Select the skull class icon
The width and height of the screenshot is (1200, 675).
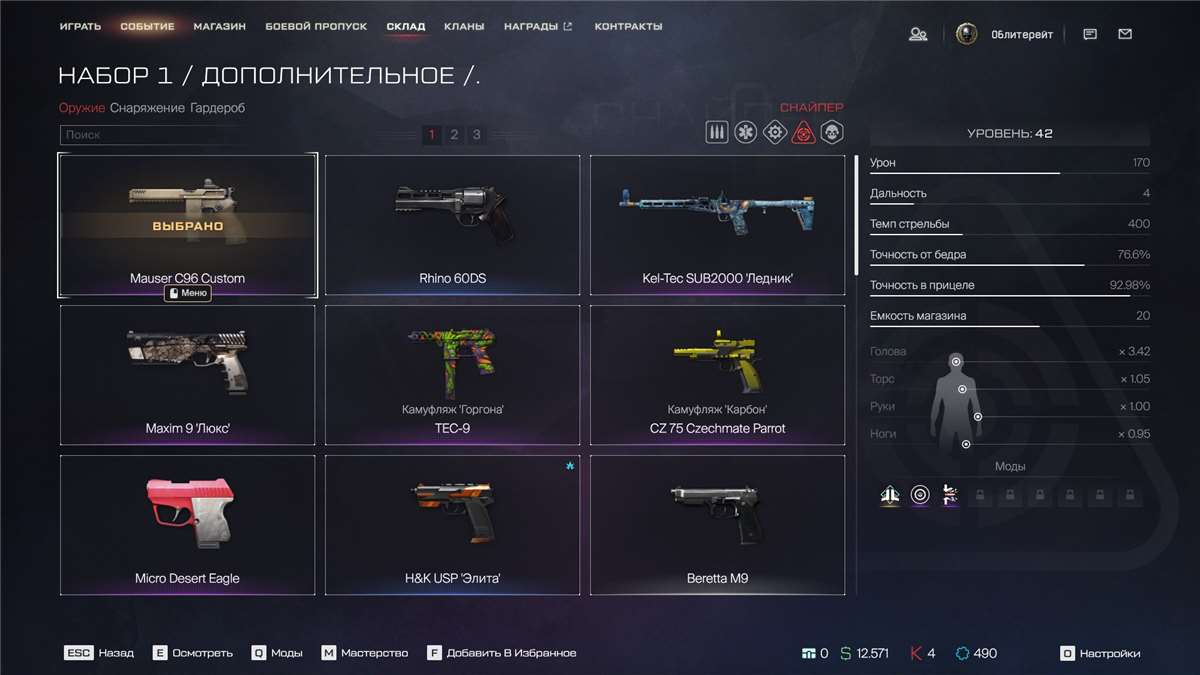click(832, 132)
